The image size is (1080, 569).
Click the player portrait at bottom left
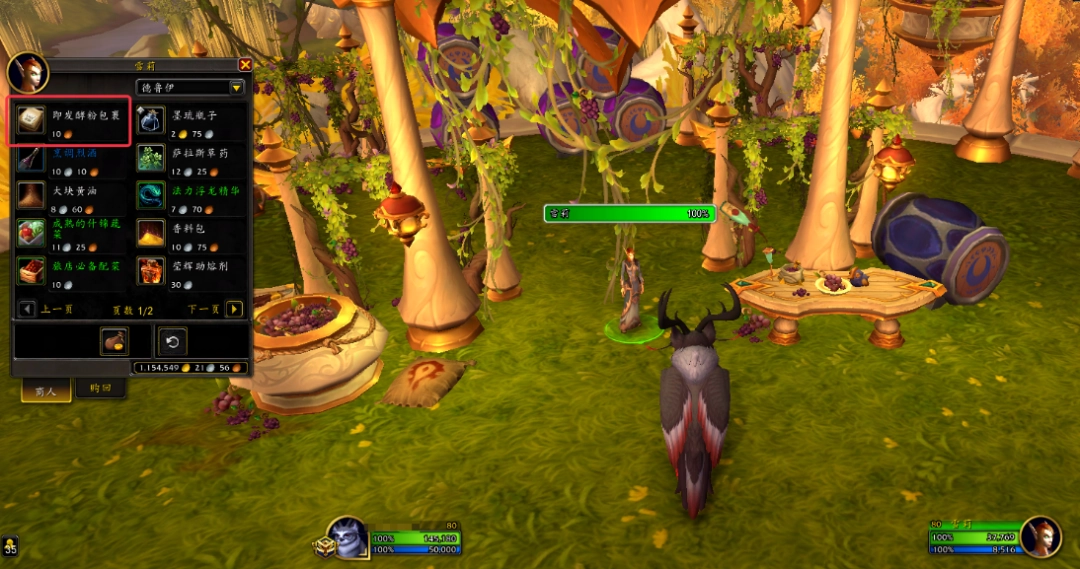click(x=349, y=538)
